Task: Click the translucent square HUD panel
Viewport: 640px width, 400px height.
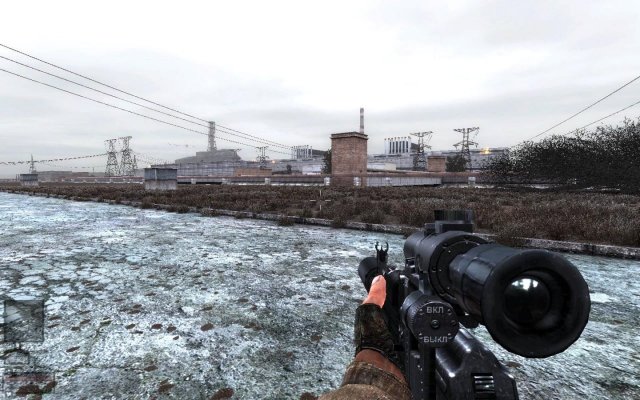Action: (24, 321)
